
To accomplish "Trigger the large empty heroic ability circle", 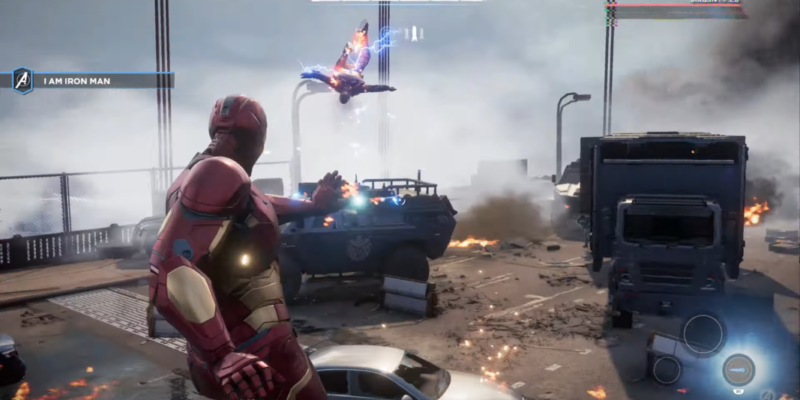I will click(x=704, y=334).
